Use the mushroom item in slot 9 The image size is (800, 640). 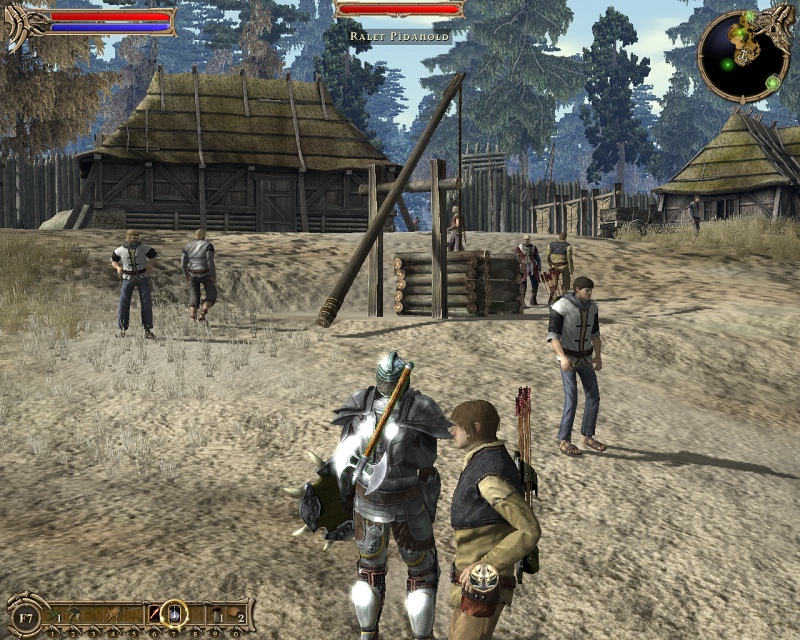pos(216,612)
